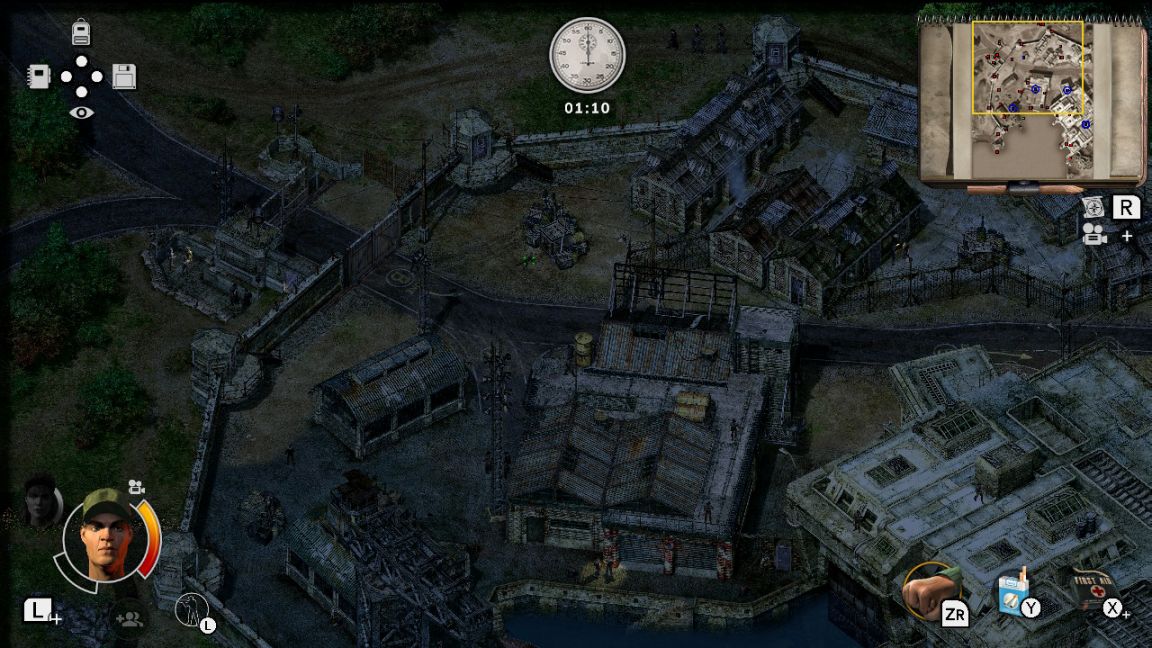Toggle the eye enemy vision icon
The width and height of the screenshot is (1152, 648).
point(81,112)
